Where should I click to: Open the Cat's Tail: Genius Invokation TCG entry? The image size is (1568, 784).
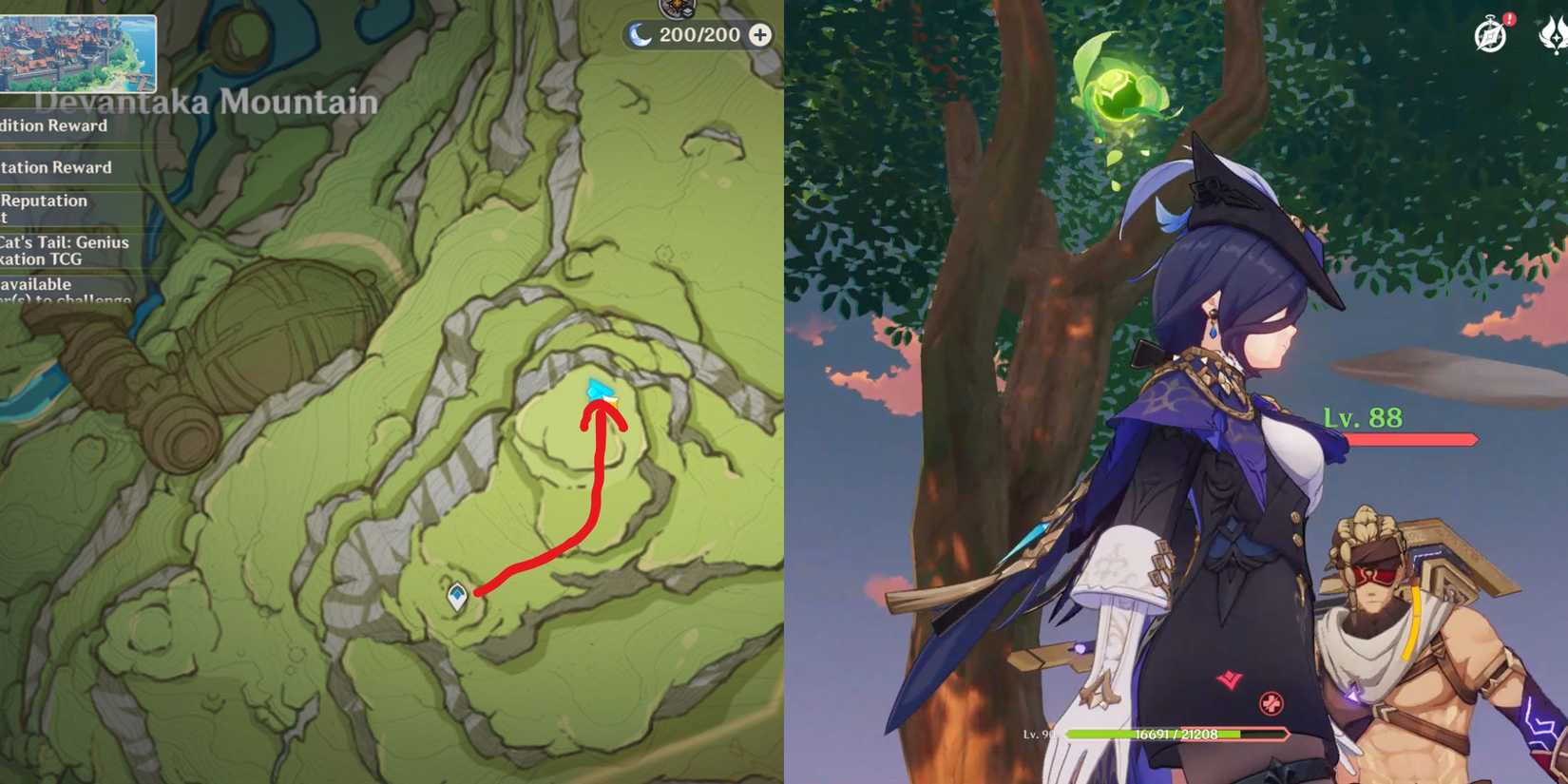click(x=64, y=251)
